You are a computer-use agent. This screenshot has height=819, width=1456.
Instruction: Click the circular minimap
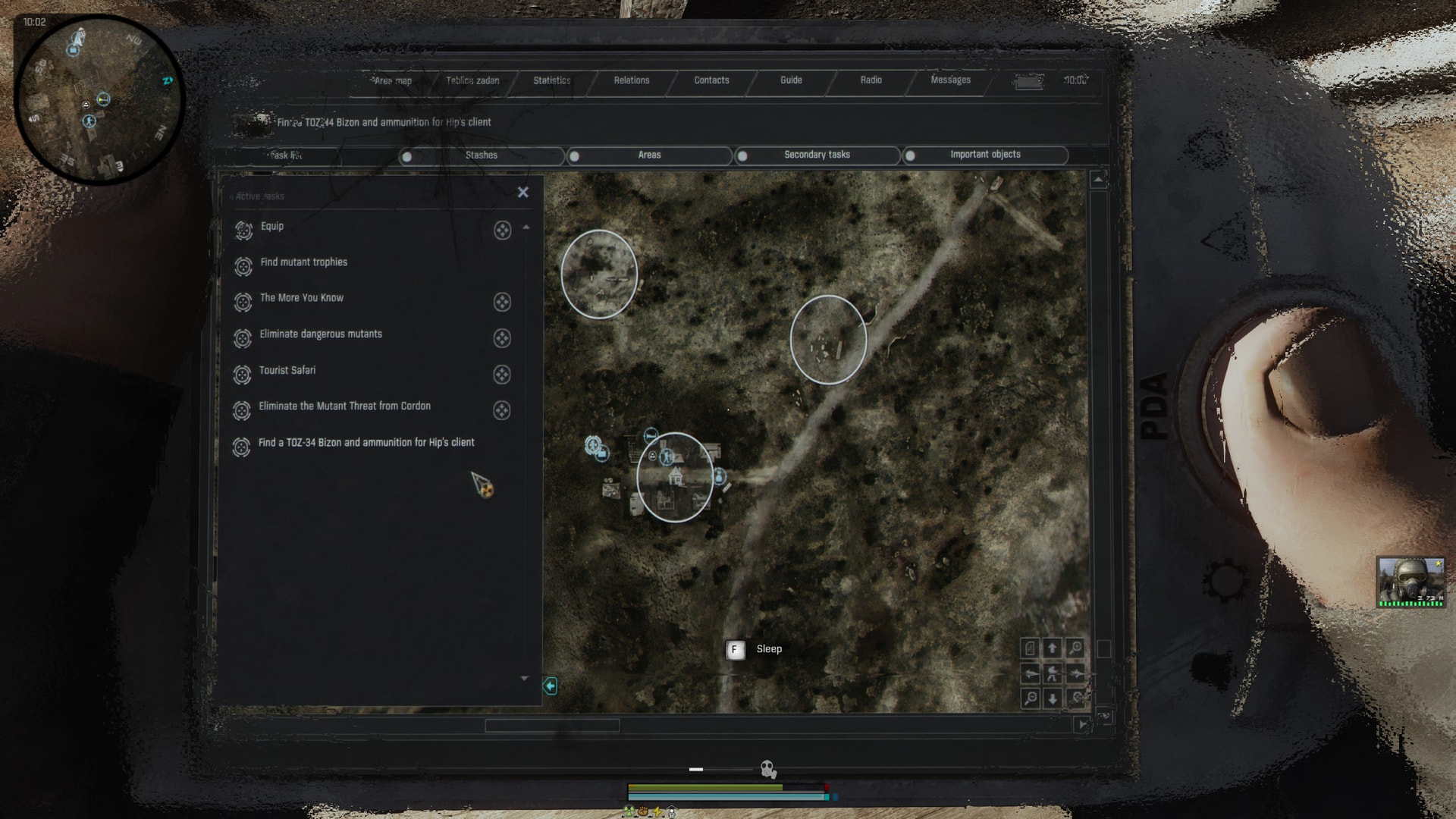[99, 99]
